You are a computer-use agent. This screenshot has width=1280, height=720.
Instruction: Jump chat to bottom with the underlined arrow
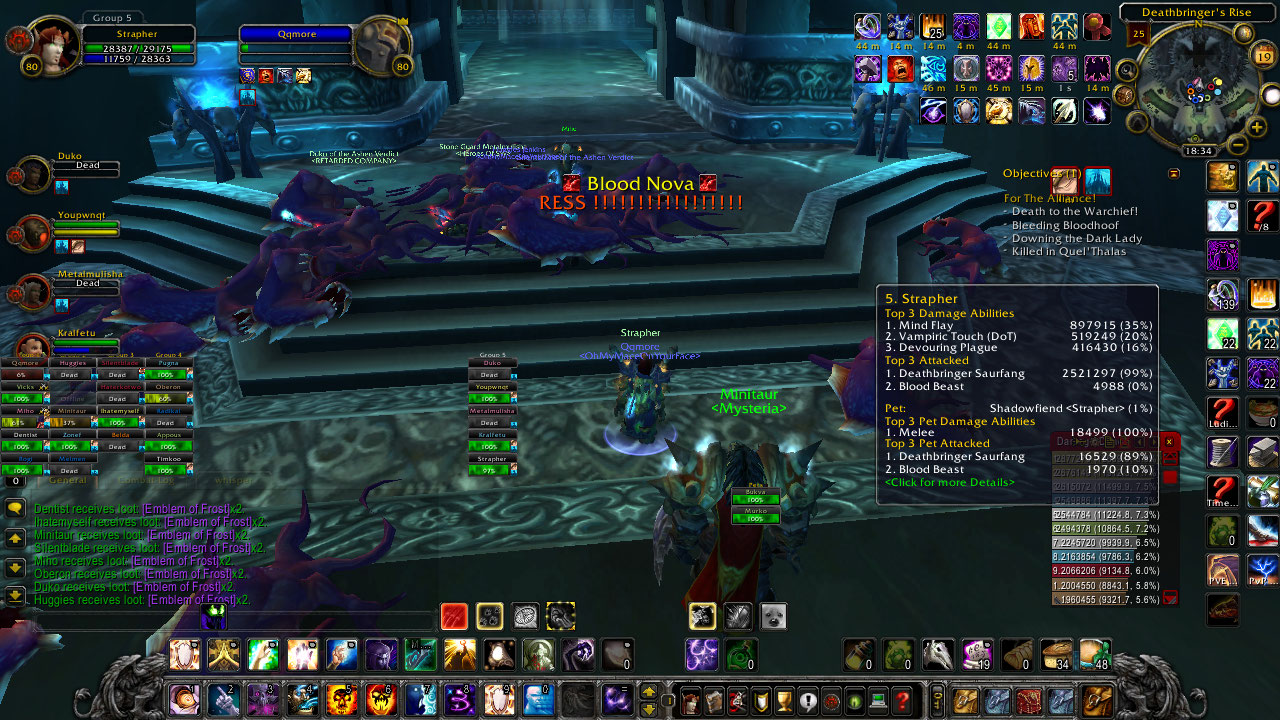click(x=15, y=596)
